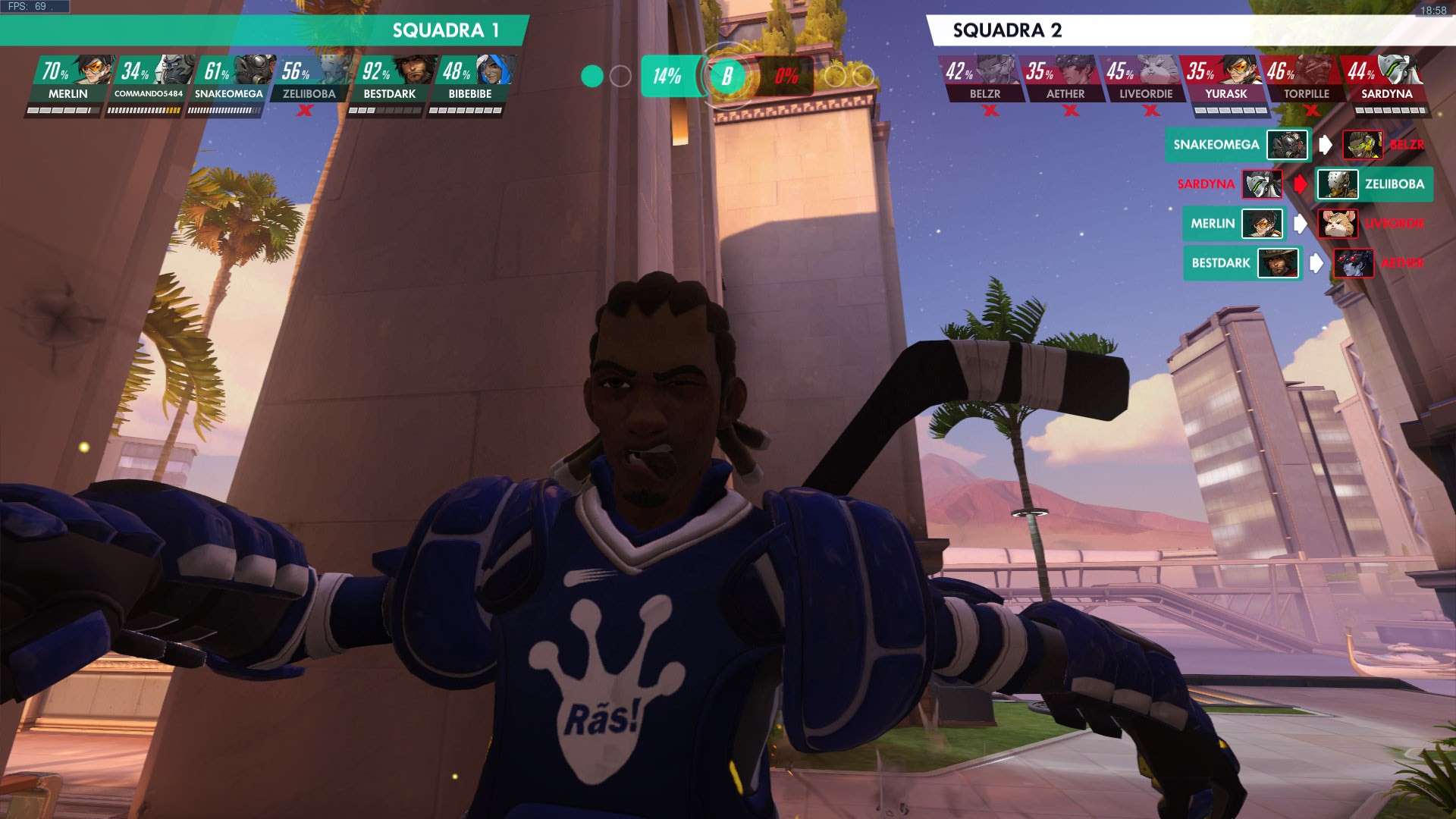Spectate YURASK from the Squadra 2 roster
The image size is (1456, 819).
click(1225, 80)
